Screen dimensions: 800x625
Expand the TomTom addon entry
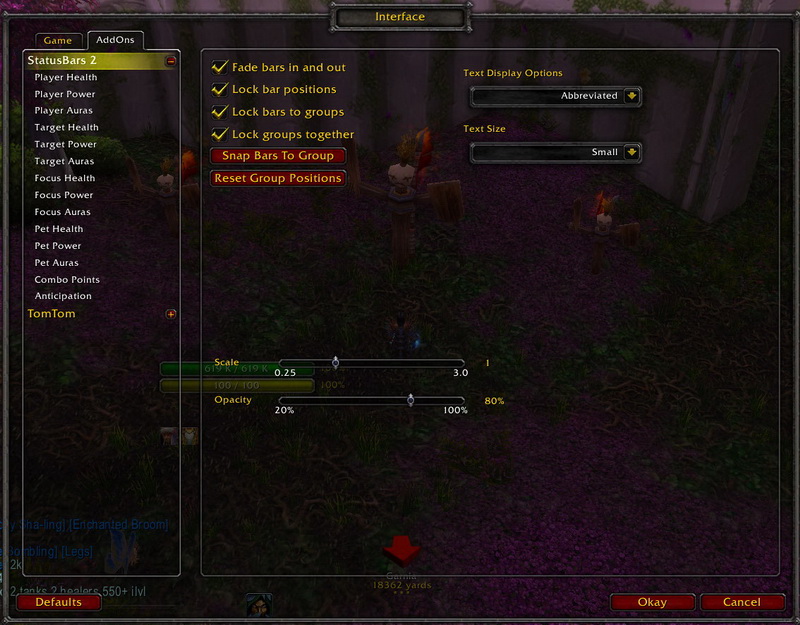click(171, 314)
